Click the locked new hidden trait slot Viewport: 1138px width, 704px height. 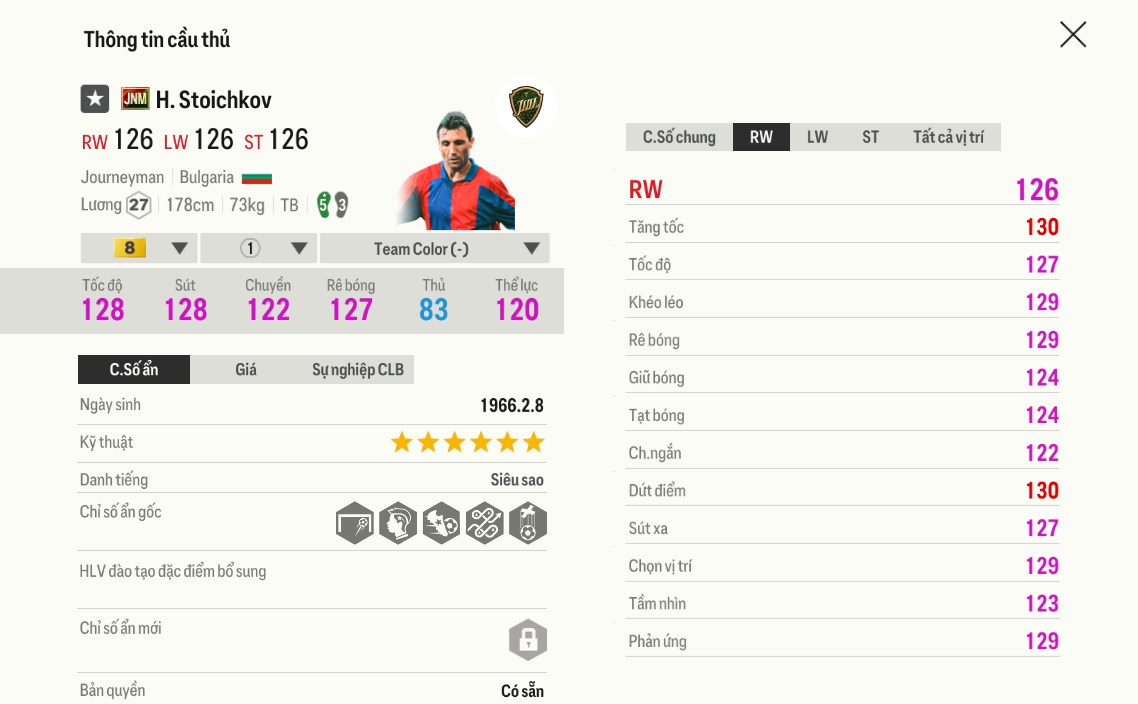[527, 640]
